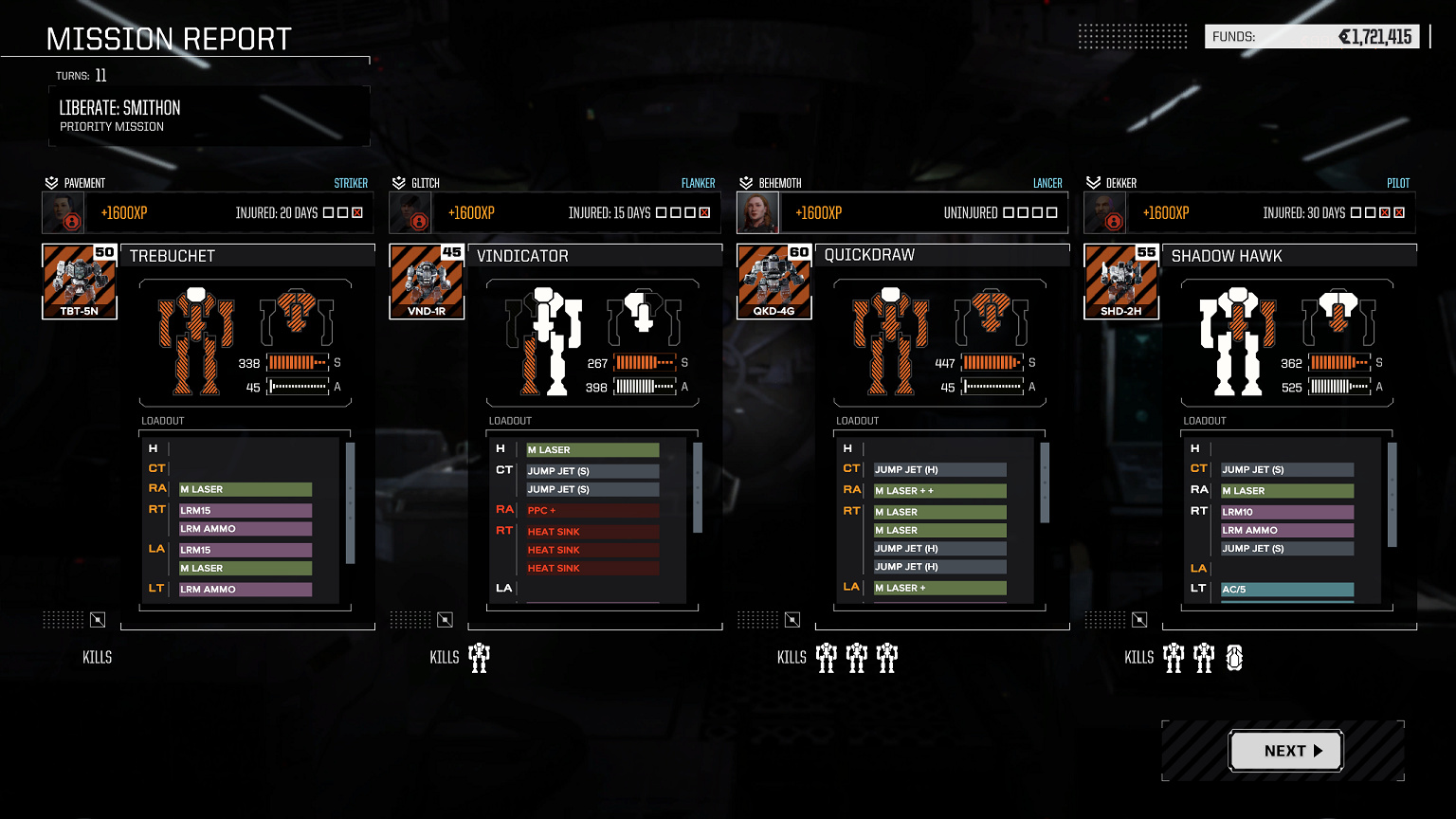The width and height of the screenshot is (1456, 819).
Task: Continue with the NEXT button
Action: pyautogui.click(x=1285, y=751)
